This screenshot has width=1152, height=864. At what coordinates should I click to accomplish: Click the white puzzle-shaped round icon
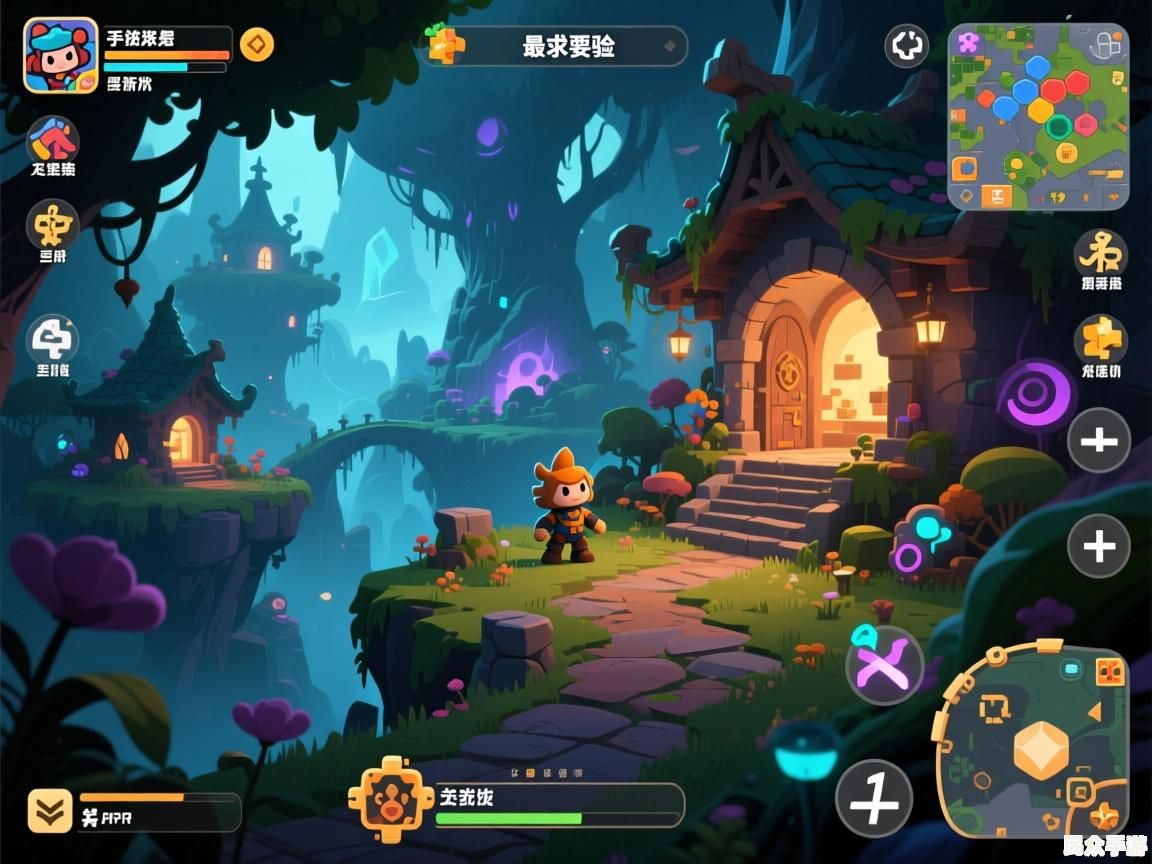[x=52, y=340]
